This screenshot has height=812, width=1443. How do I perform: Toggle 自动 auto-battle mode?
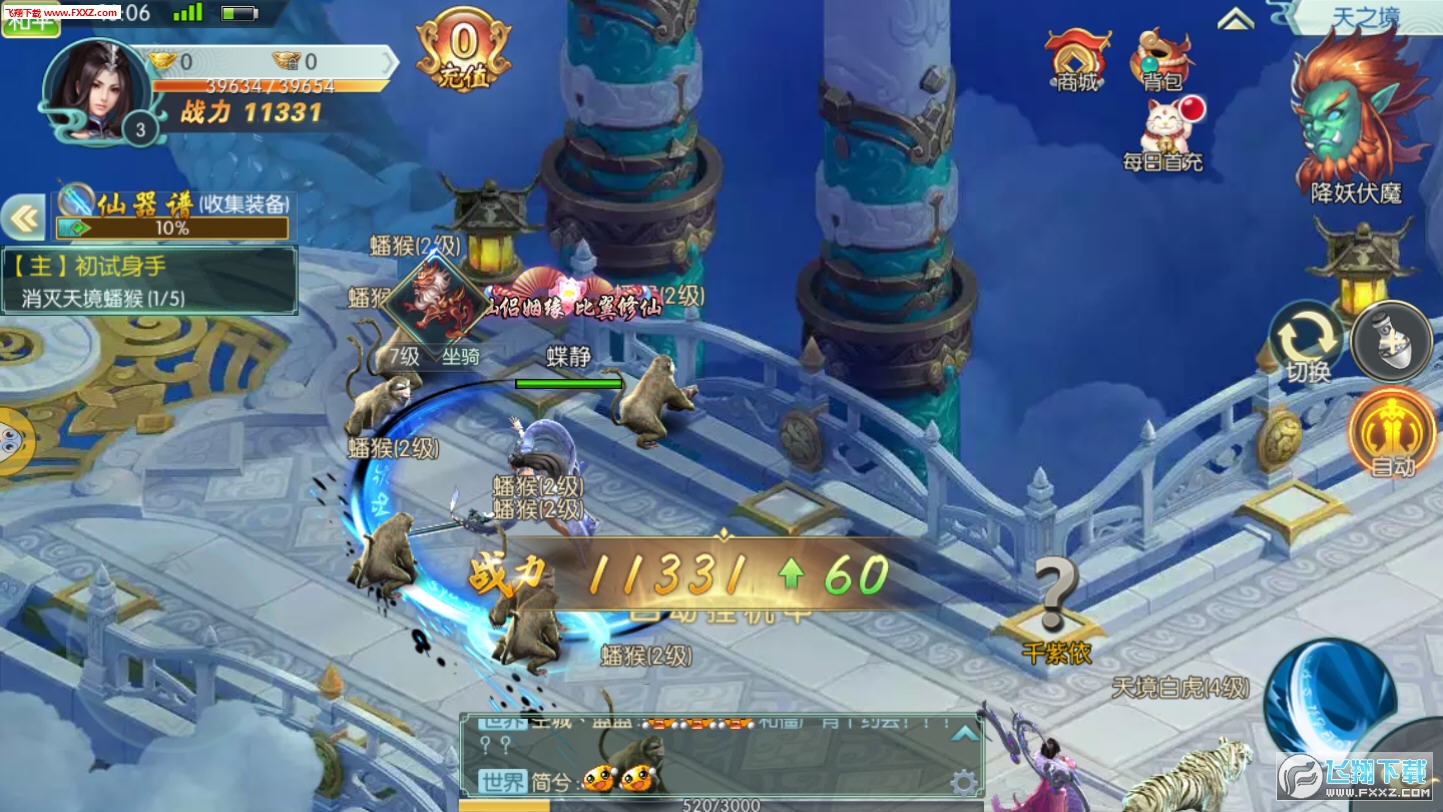1392,432
